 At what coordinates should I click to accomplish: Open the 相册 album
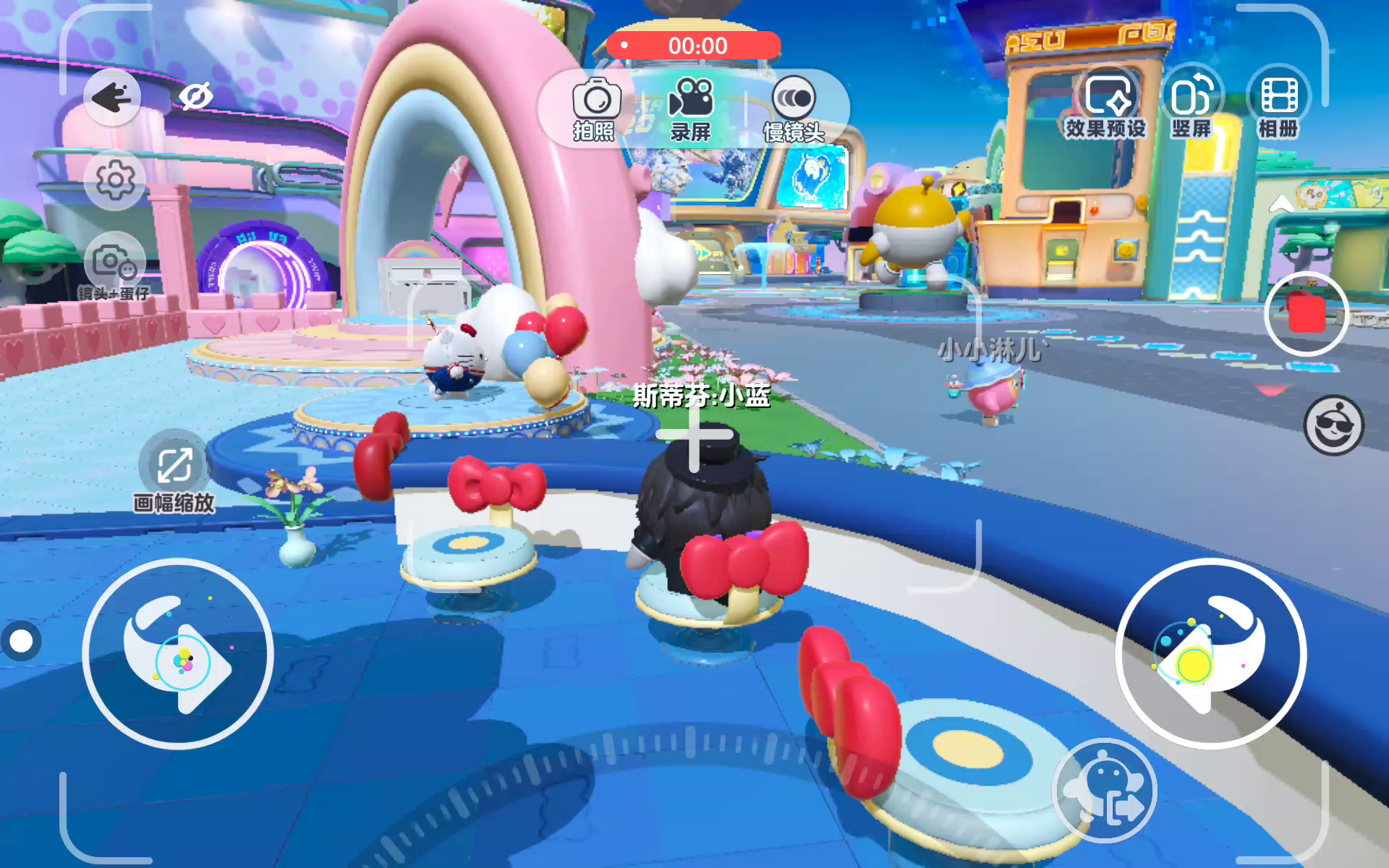(1278, 105)
